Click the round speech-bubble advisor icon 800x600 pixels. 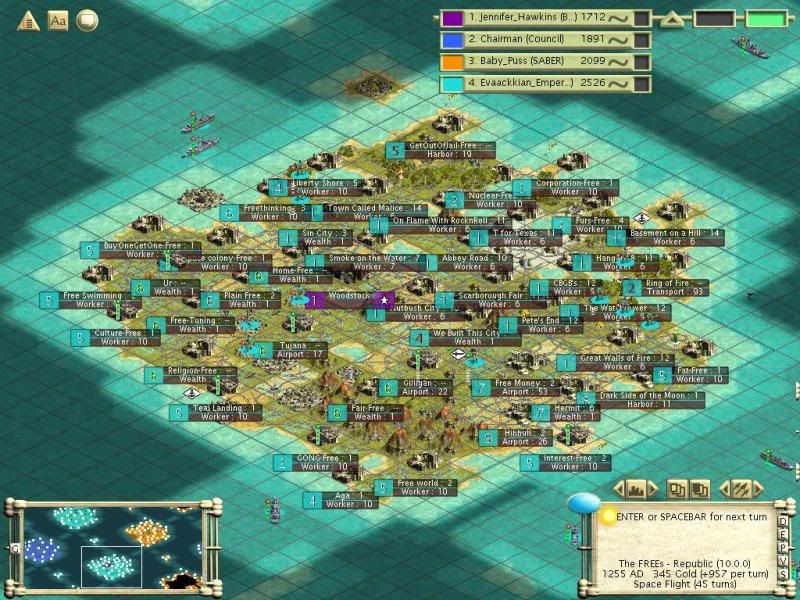pos(88,19)
